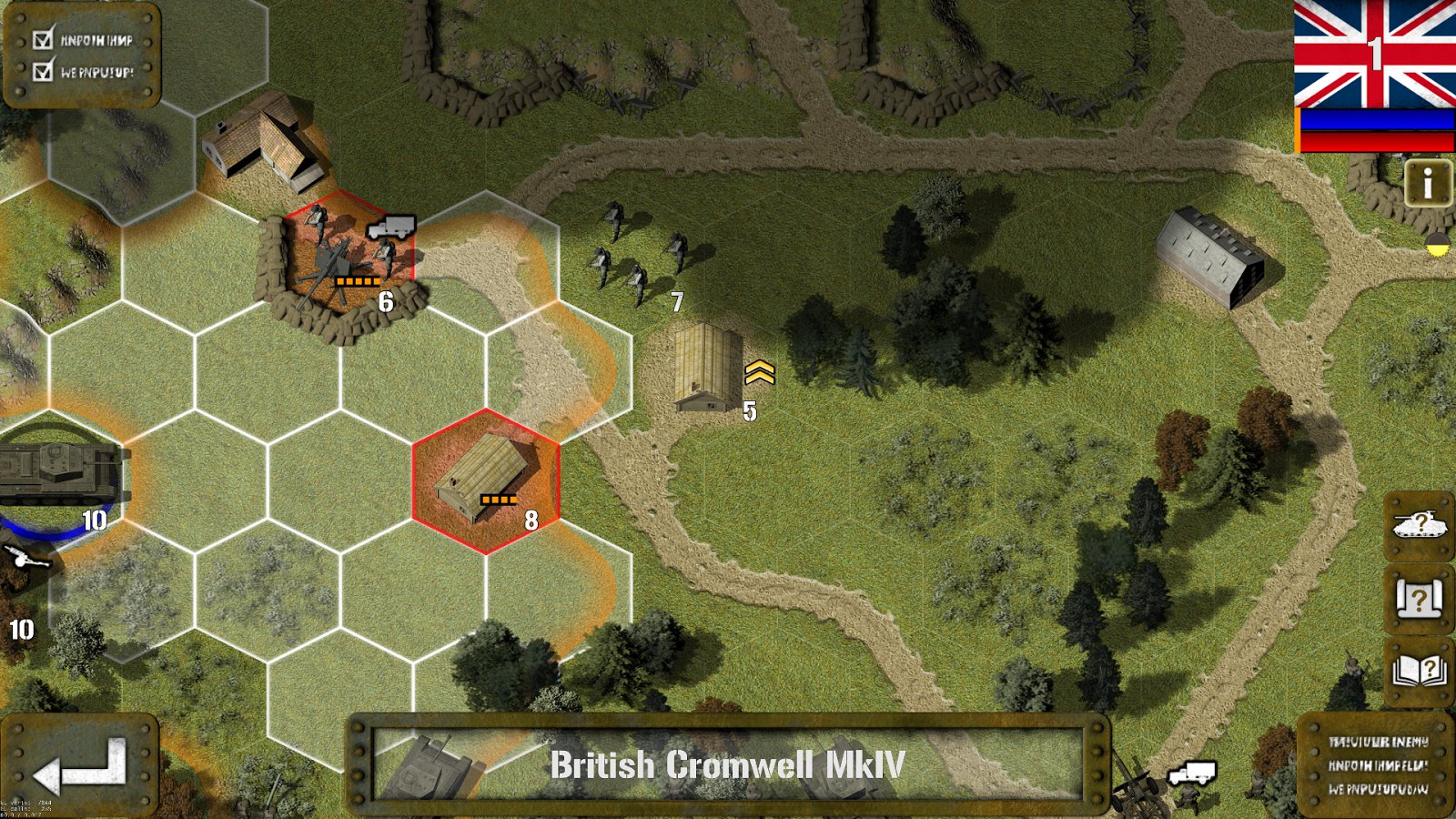Viewport: 1456px width, 819px height.
Task: Target the red hex with the barn
Action: 486,481
